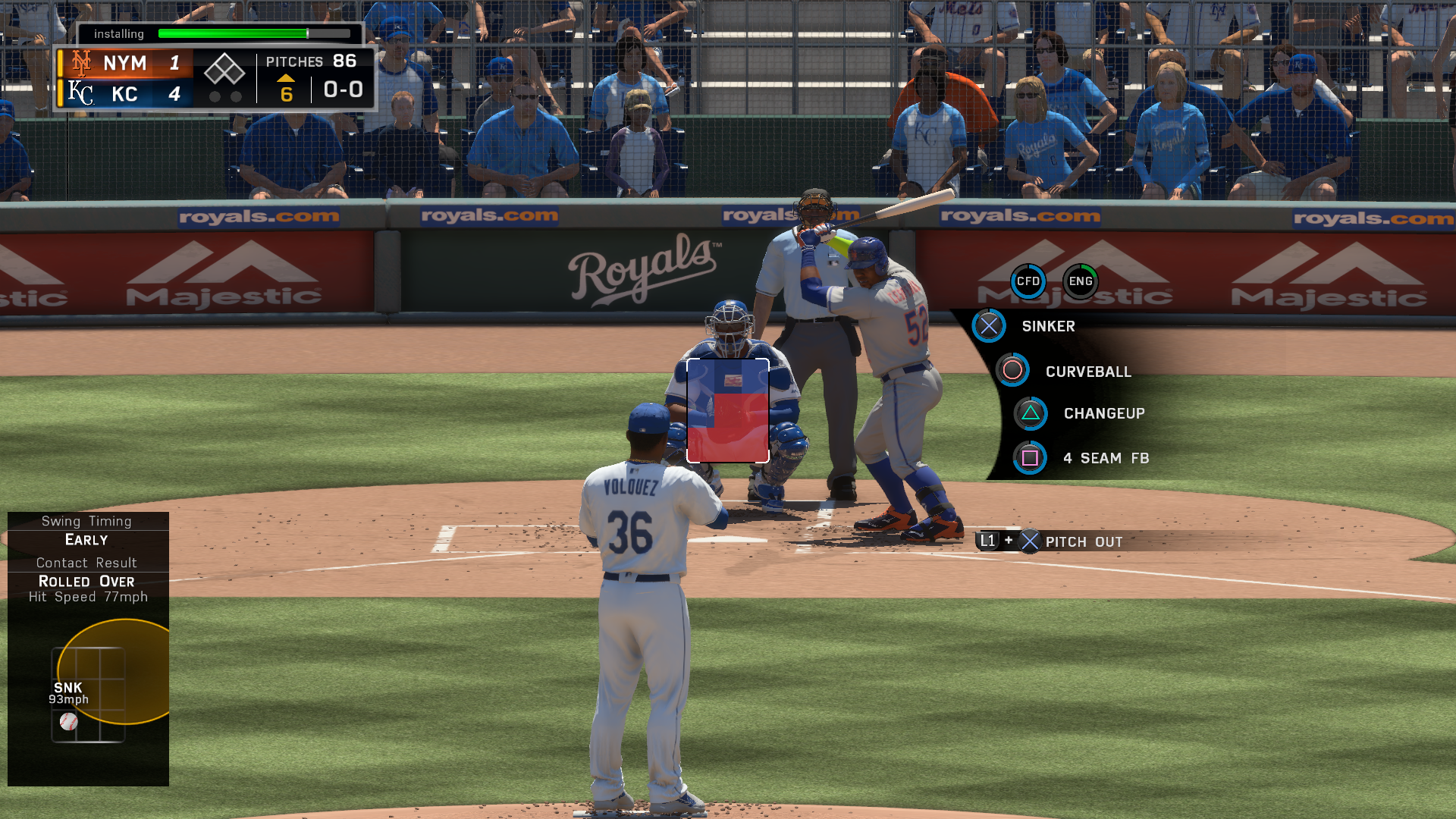Click the KC Royals team logo
The image size is (1456, 819).
pos(80,94)
